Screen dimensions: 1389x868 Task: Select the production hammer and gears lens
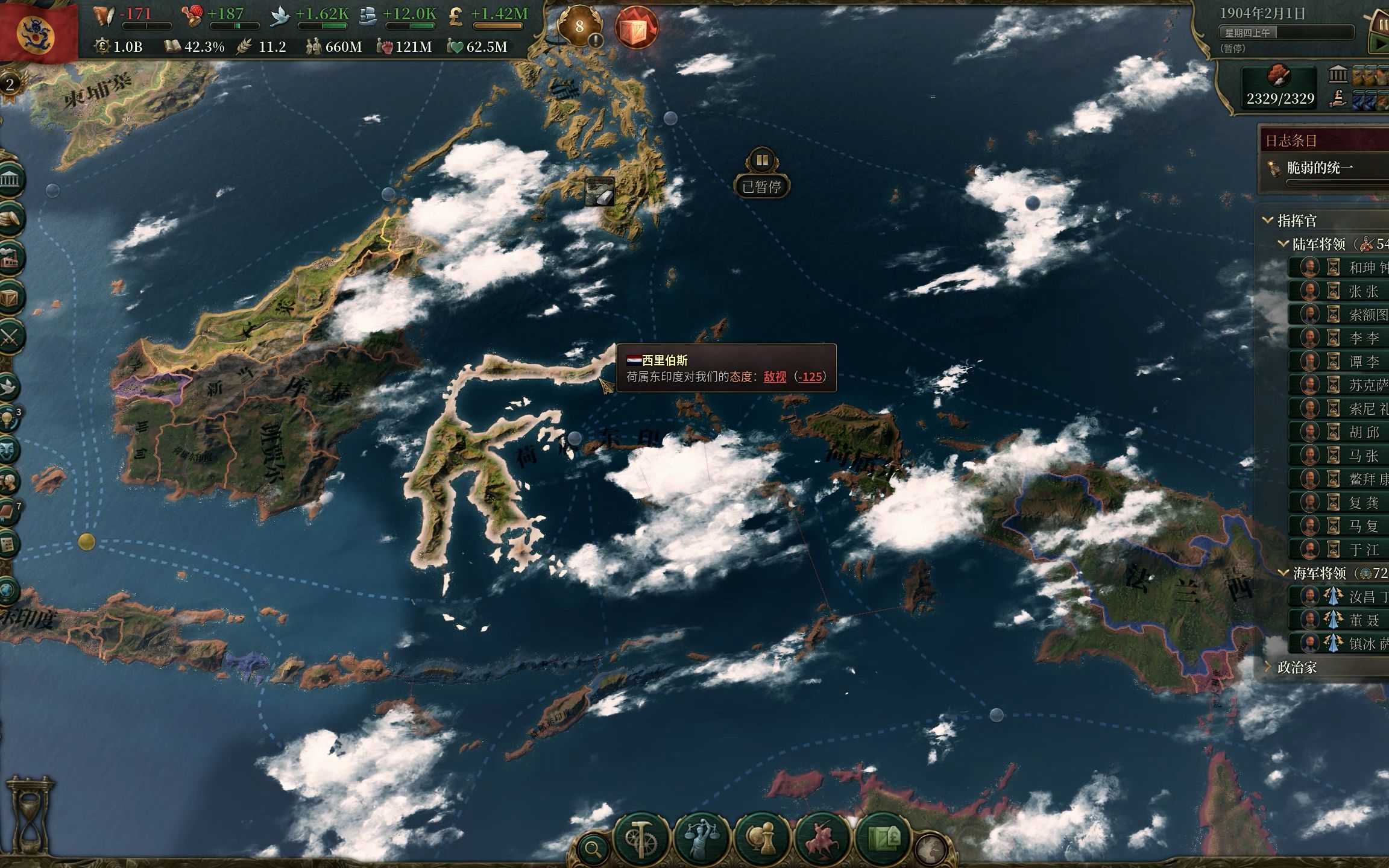tap(641, 839)
